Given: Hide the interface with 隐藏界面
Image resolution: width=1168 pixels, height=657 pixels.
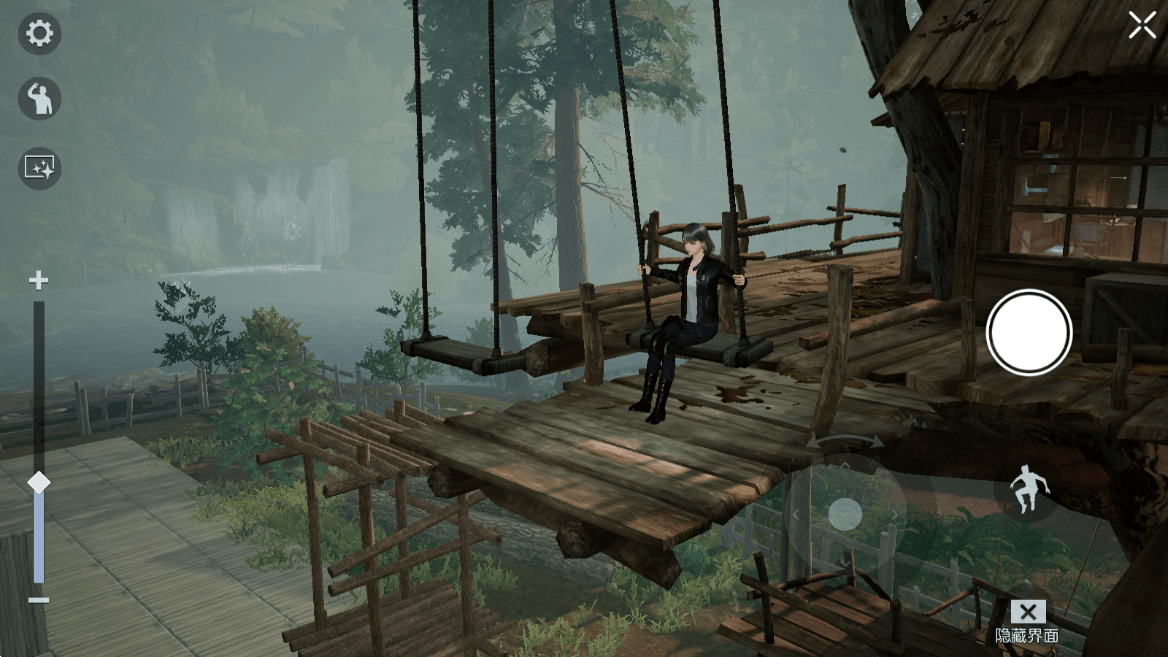Looking at the screenshot, I should coord(1027,622).
